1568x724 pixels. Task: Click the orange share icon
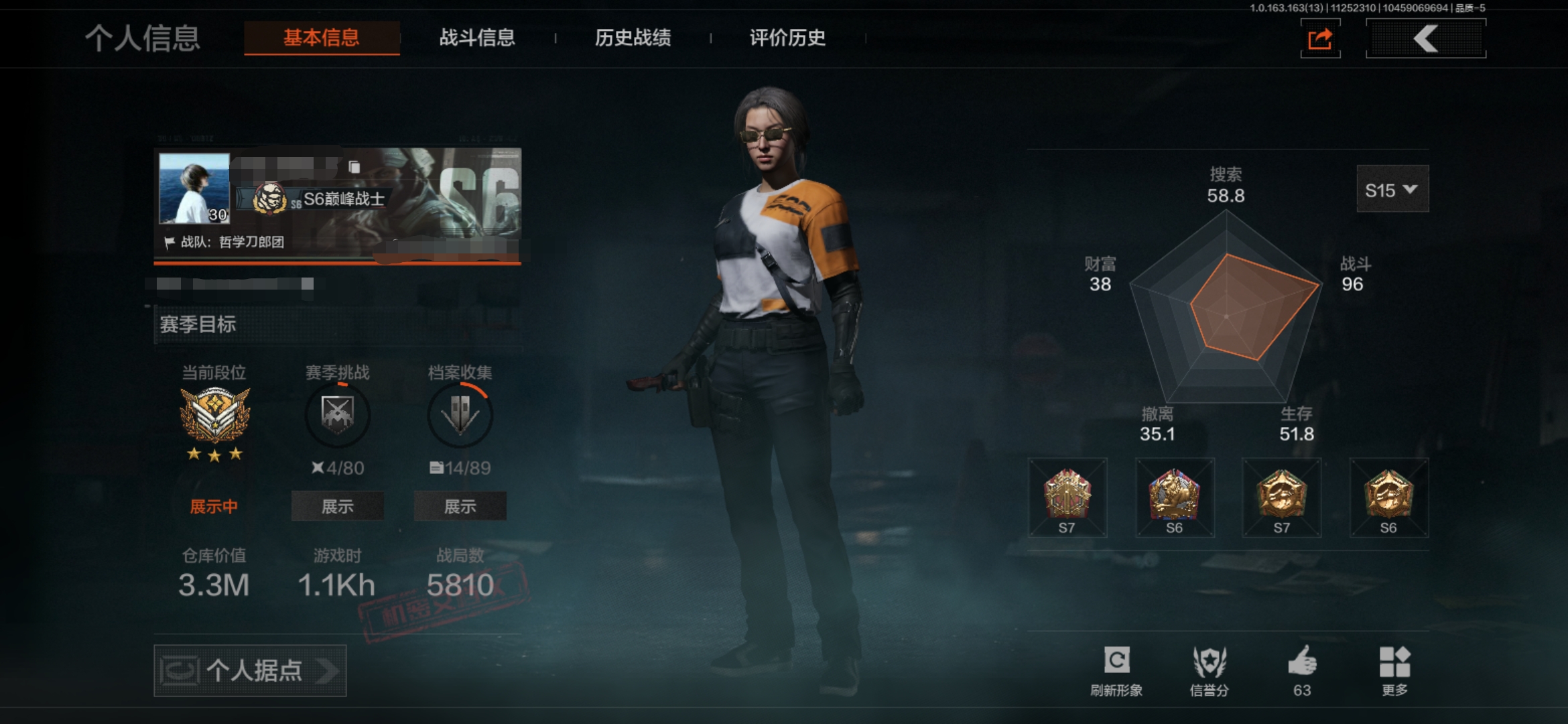click(1320, 39)
